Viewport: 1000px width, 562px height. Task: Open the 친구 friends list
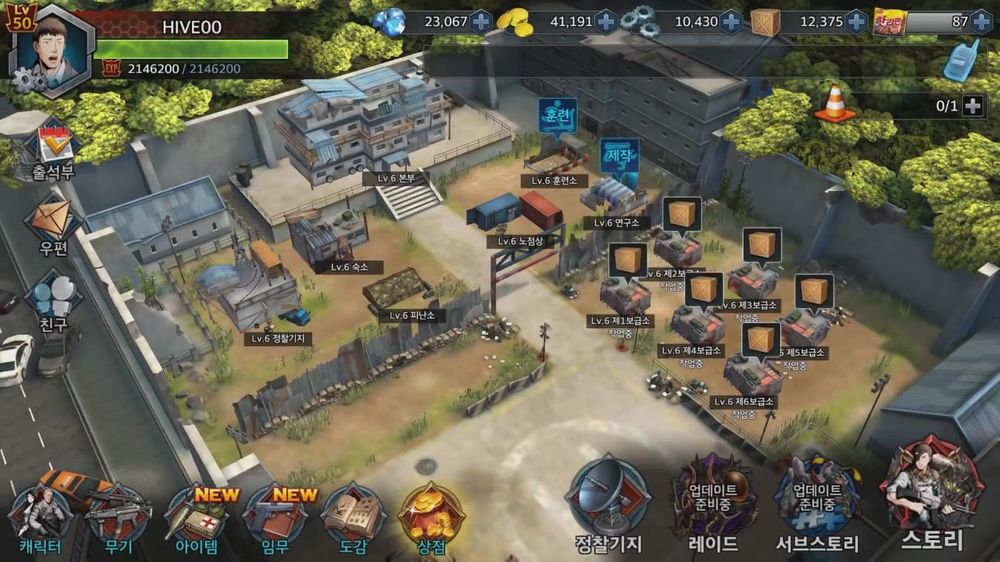click(x=53, y=300)
